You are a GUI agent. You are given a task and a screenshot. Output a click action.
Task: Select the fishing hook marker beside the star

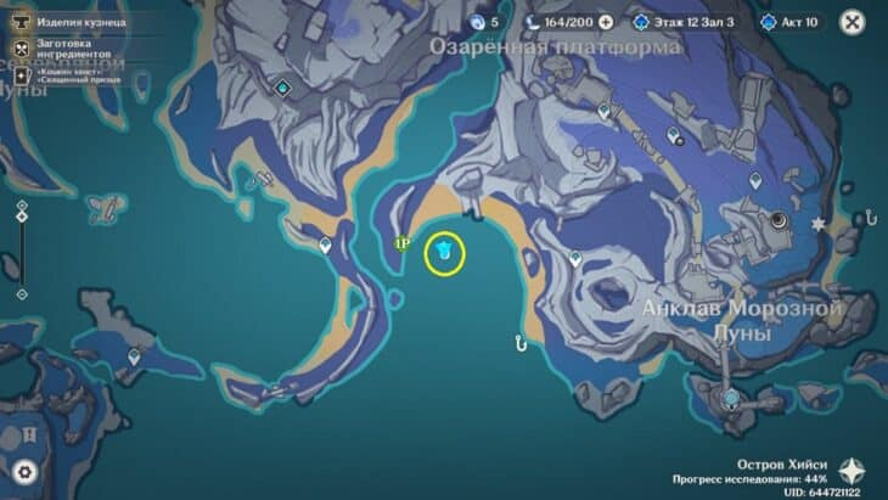[870, 218]
